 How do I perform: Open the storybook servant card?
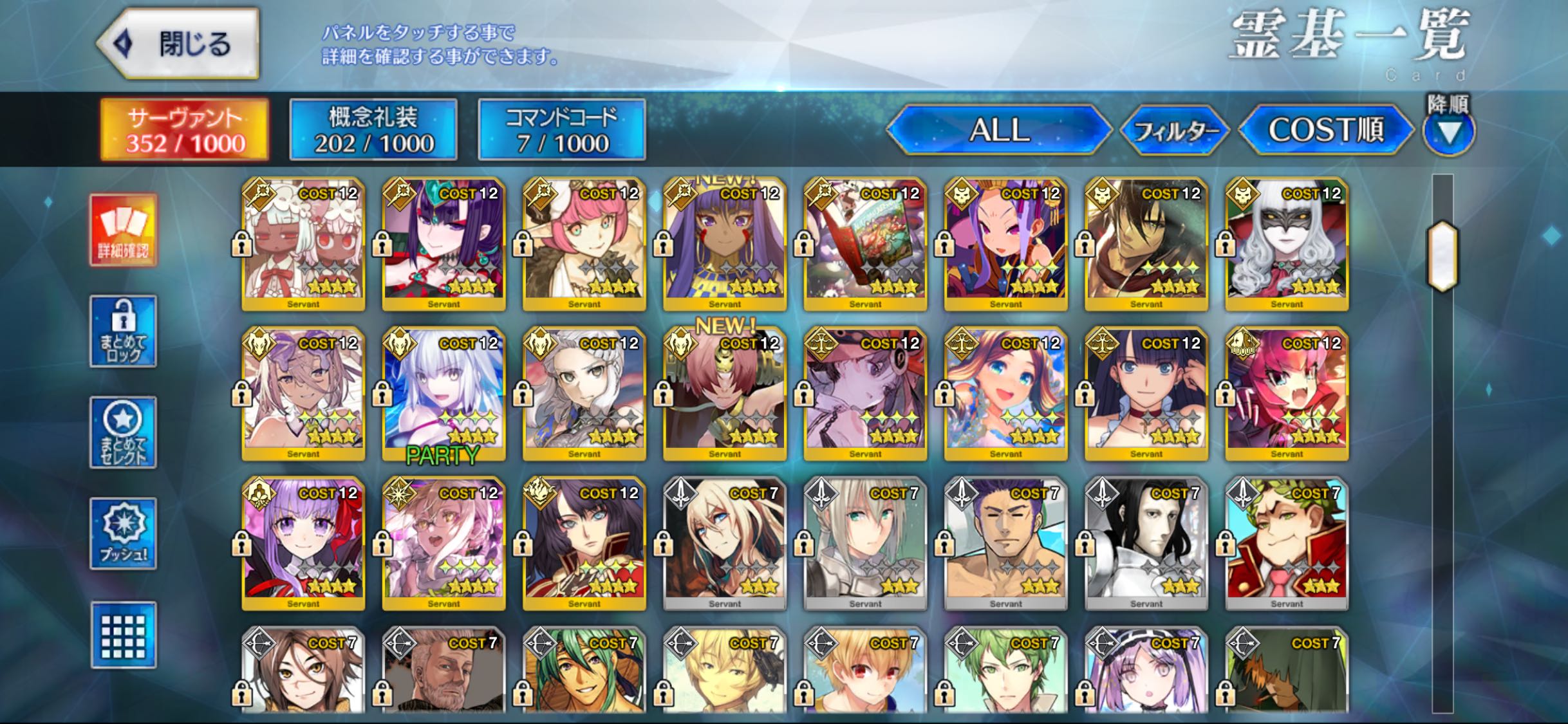coord(865,244)
